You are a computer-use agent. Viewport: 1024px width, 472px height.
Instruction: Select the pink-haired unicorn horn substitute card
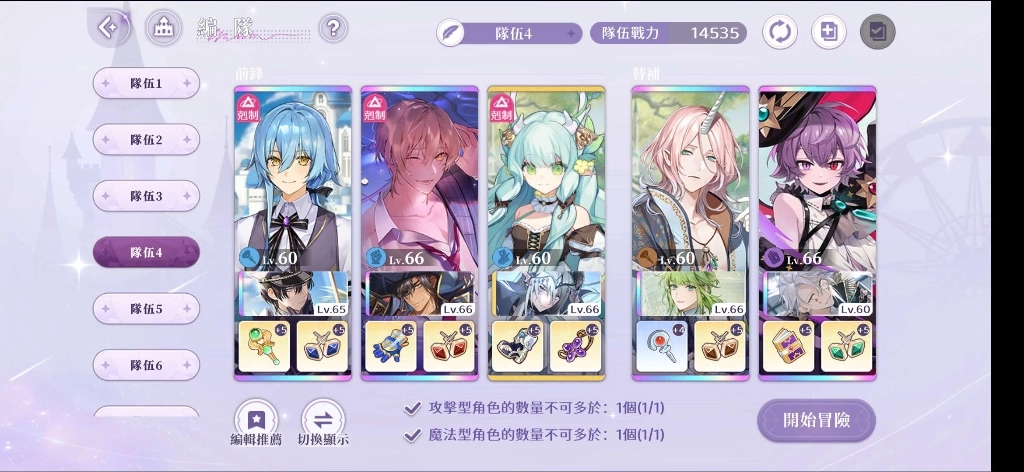[690, 180]
